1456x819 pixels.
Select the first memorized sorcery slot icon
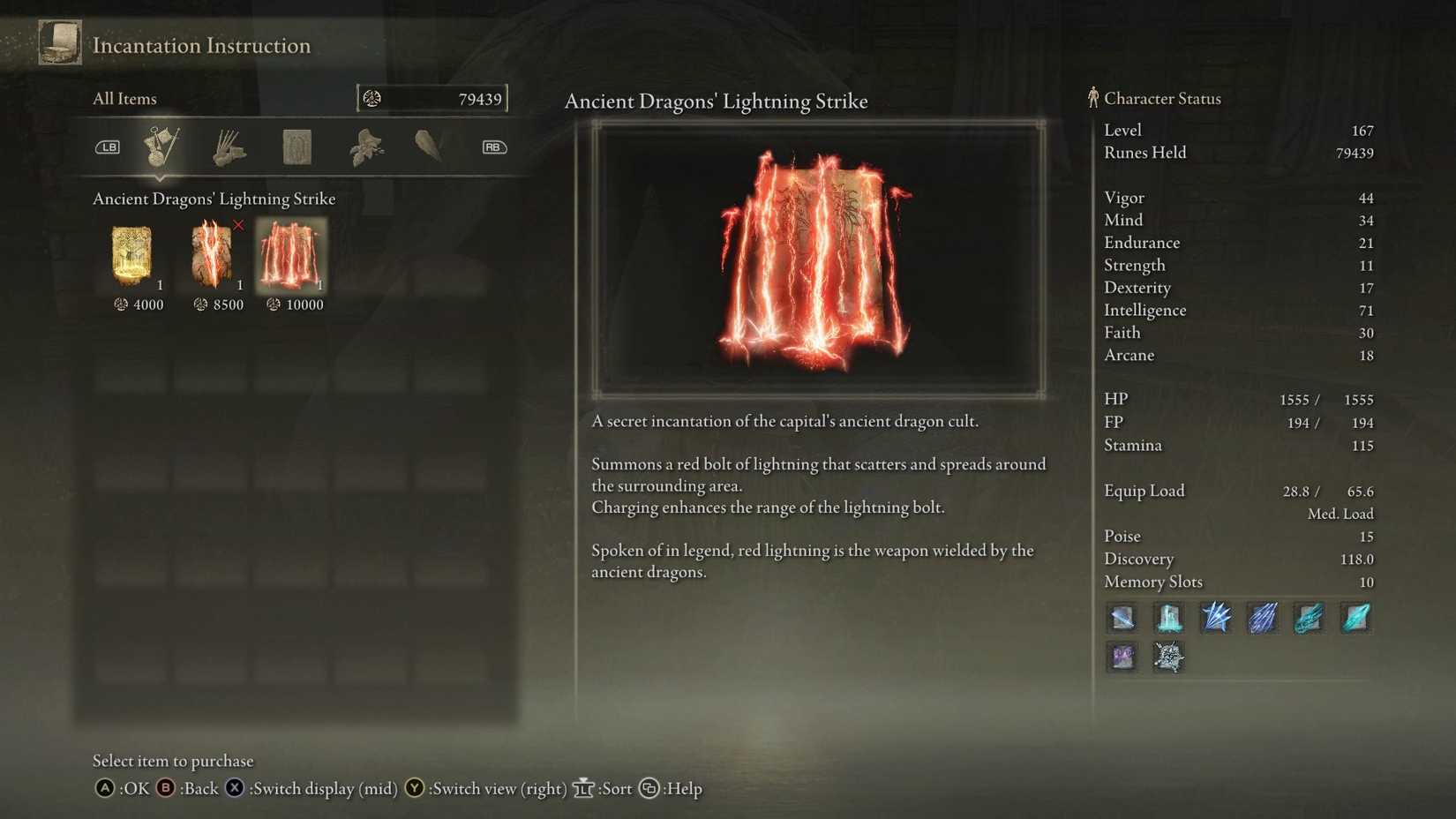click(1121, 618)
